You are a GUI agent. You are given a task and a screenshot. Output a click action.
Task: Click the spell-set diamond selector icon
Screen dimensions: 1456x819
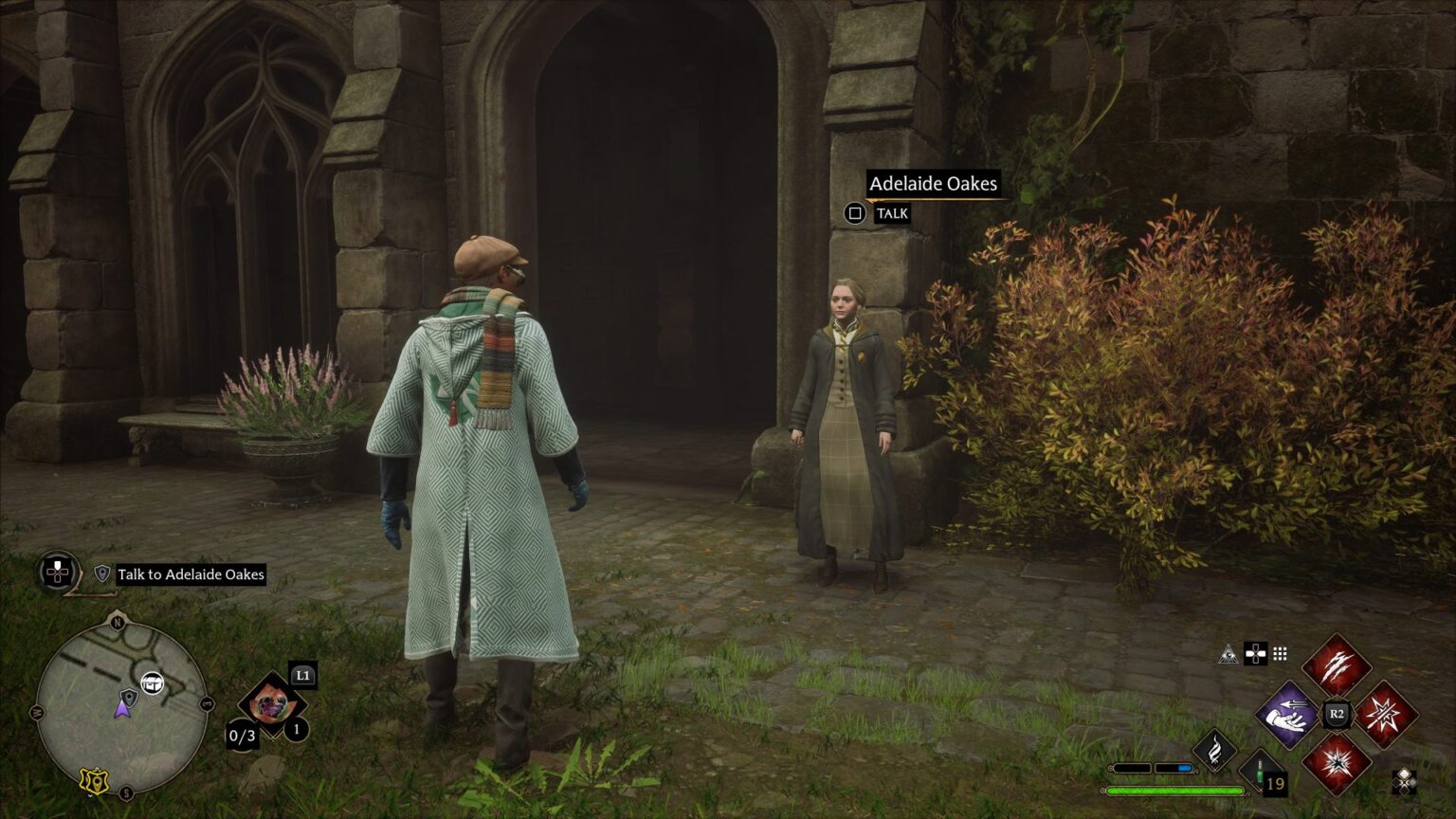[x=1405, y=781]
